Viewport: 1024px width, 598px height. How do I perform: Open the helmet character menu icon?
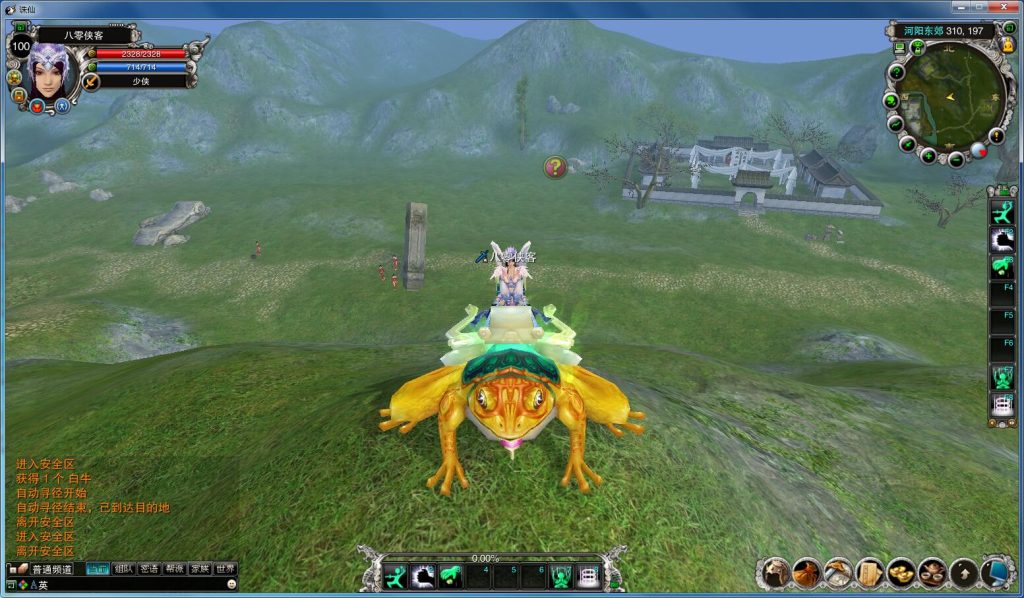(775, 573)
